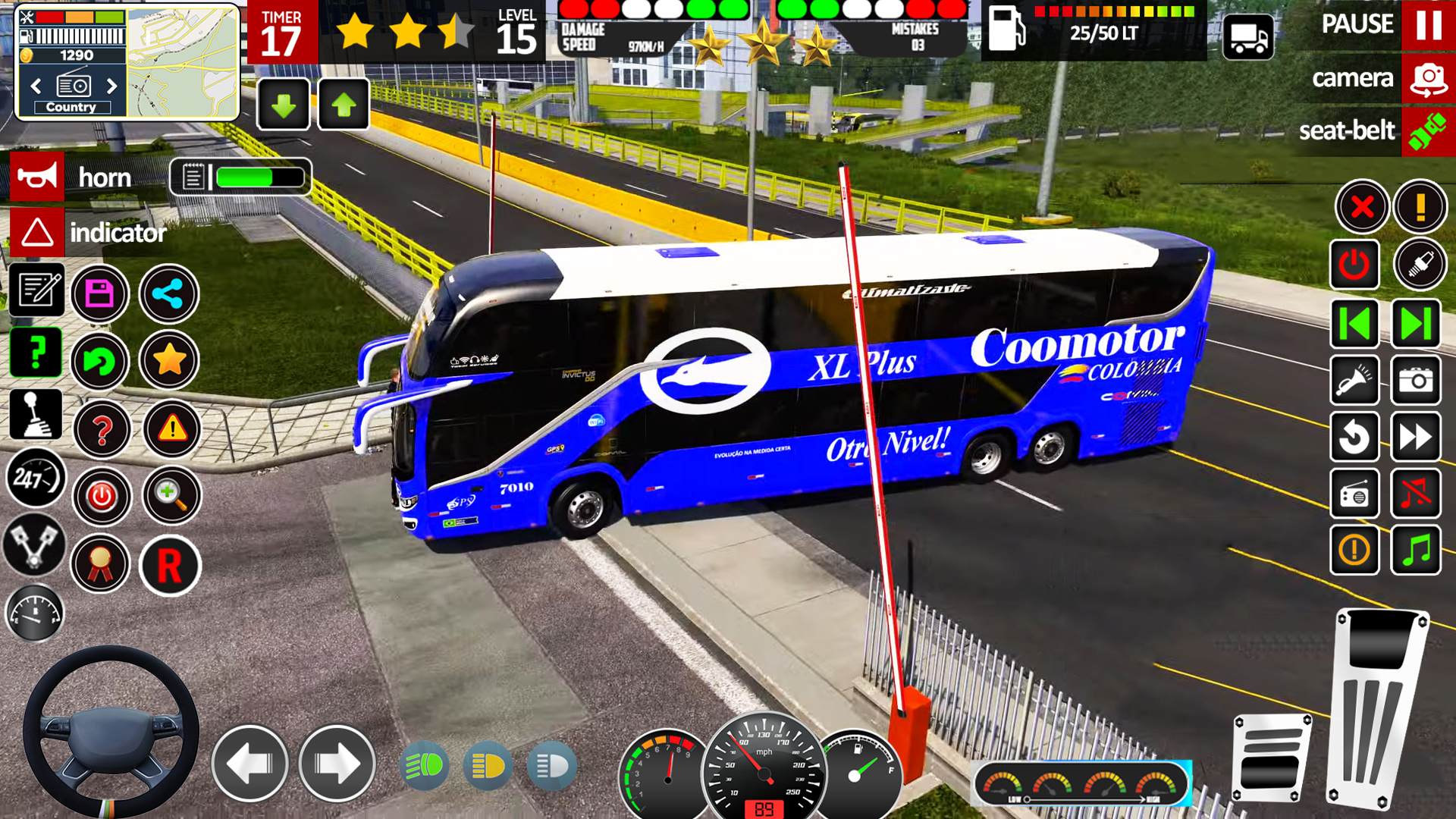Tap the pink floppy disk save icon
This screenshot has height=819, width=1456.
[100, 293]
